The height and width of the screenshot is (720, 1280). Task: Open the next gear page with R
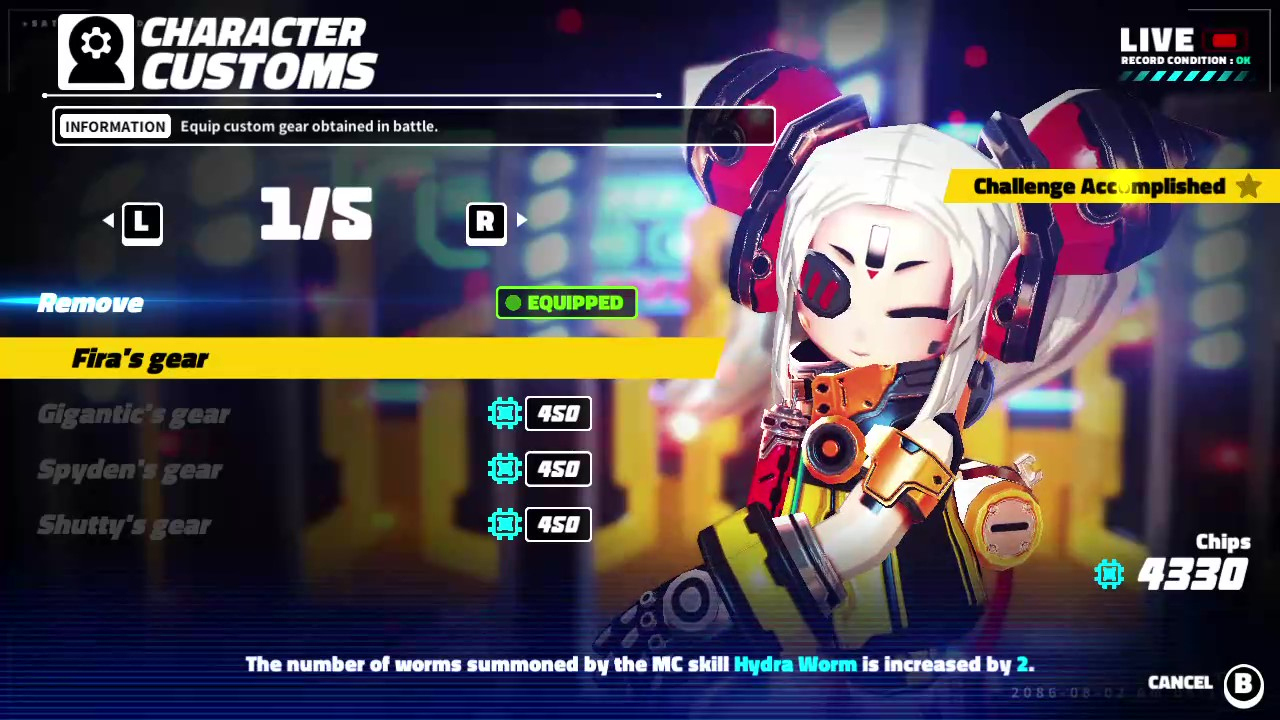(x=486, y=221)
